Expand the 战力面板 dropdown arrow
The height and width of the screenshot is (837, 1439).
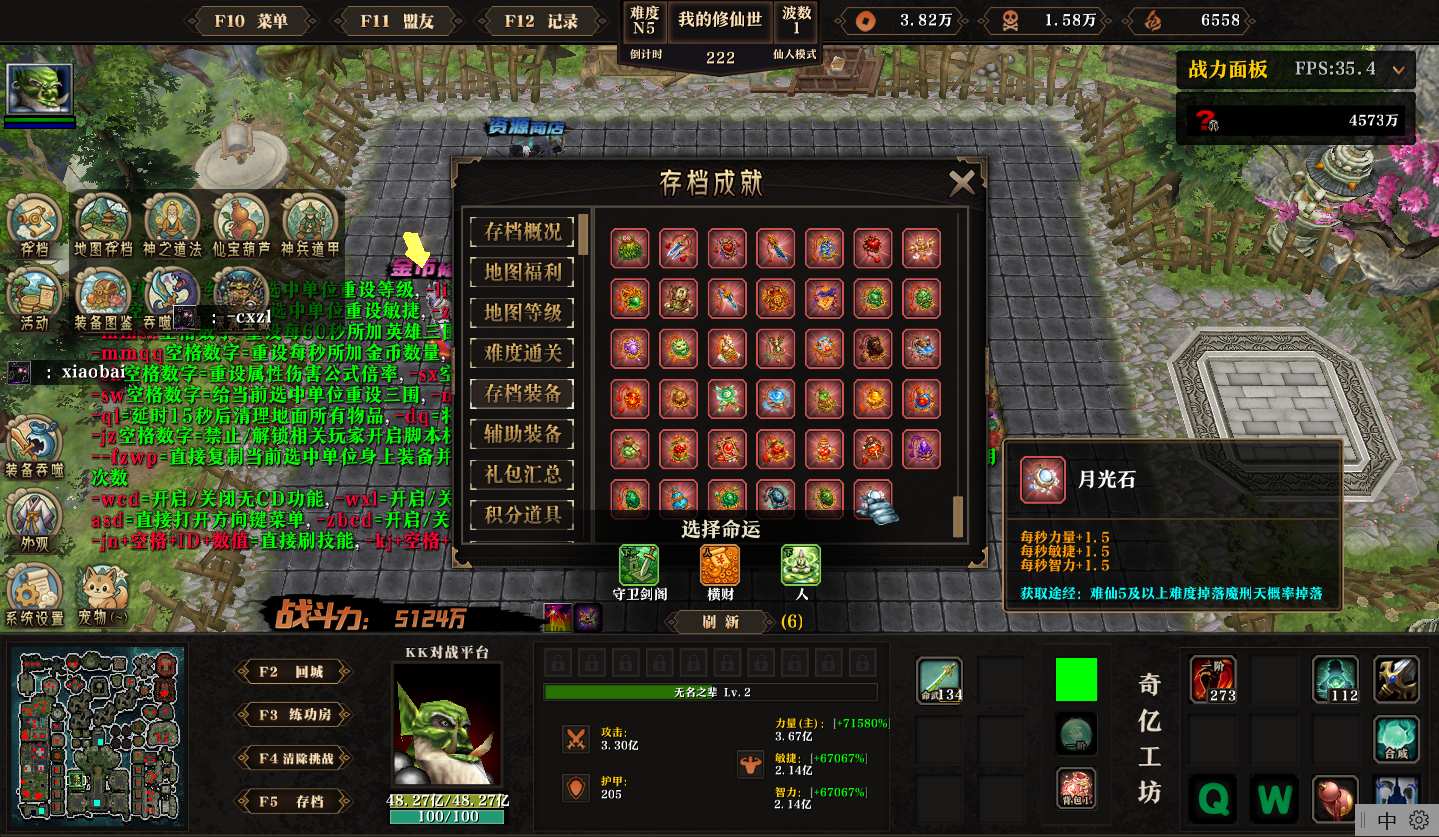point(1398,70)
